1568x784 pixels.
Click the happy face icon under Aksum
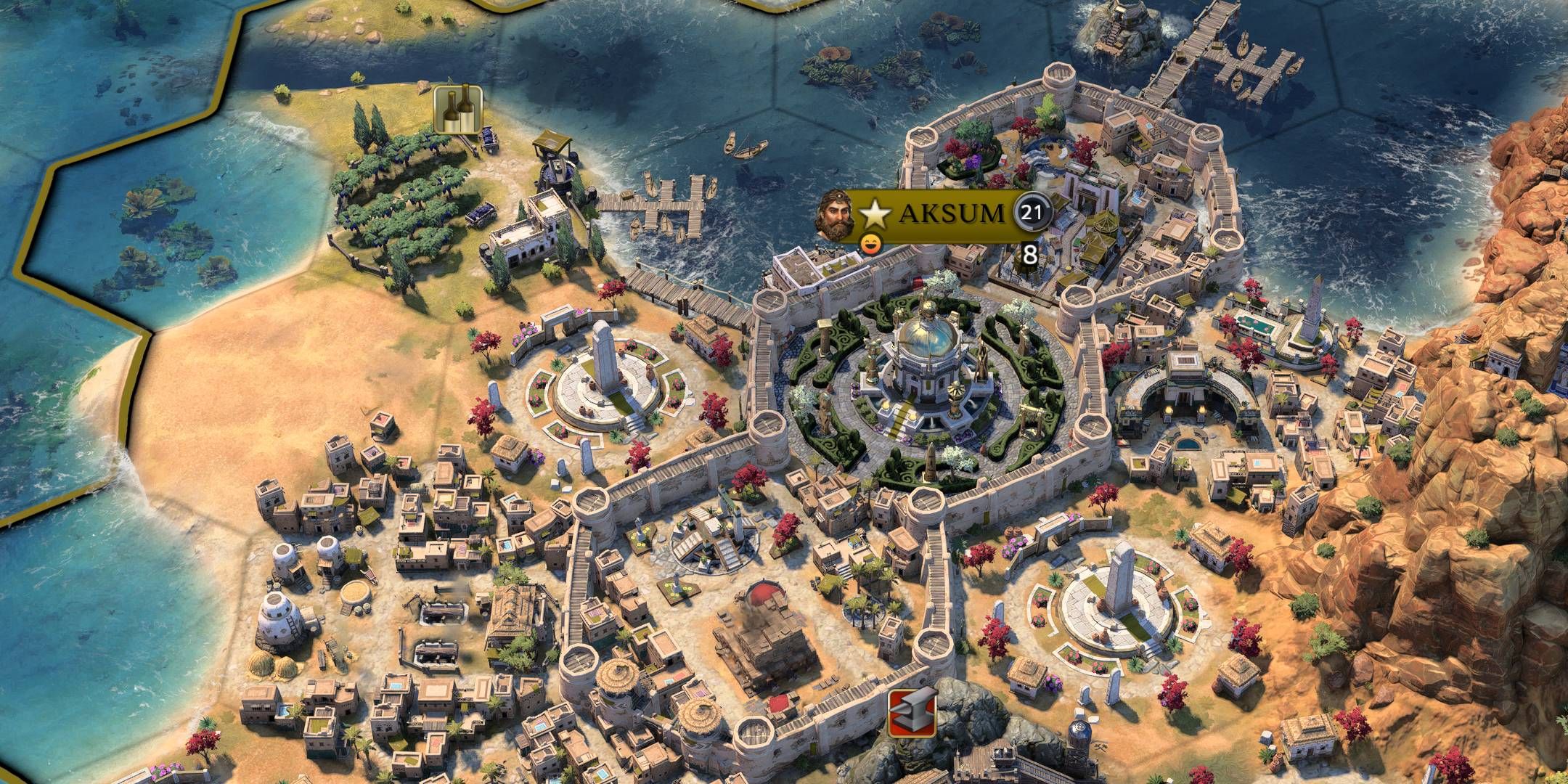(x=870, y=245)
